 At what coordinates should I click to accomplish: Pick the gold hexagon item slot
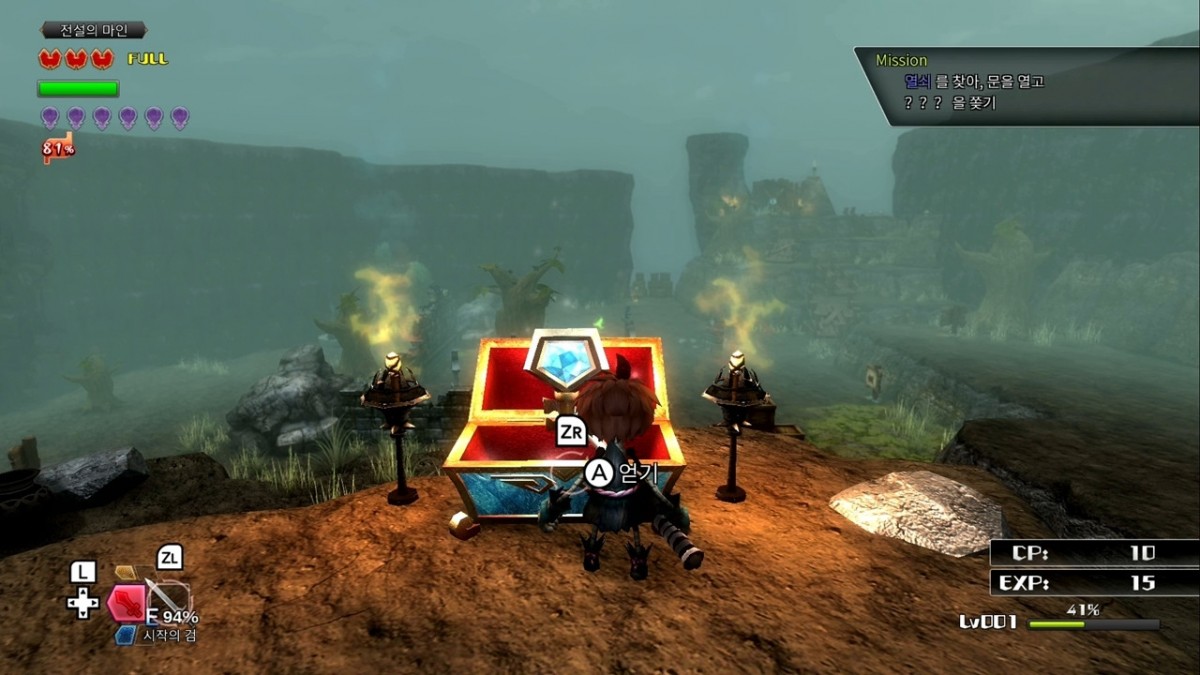pyautogui.click(x=125, y=572)
